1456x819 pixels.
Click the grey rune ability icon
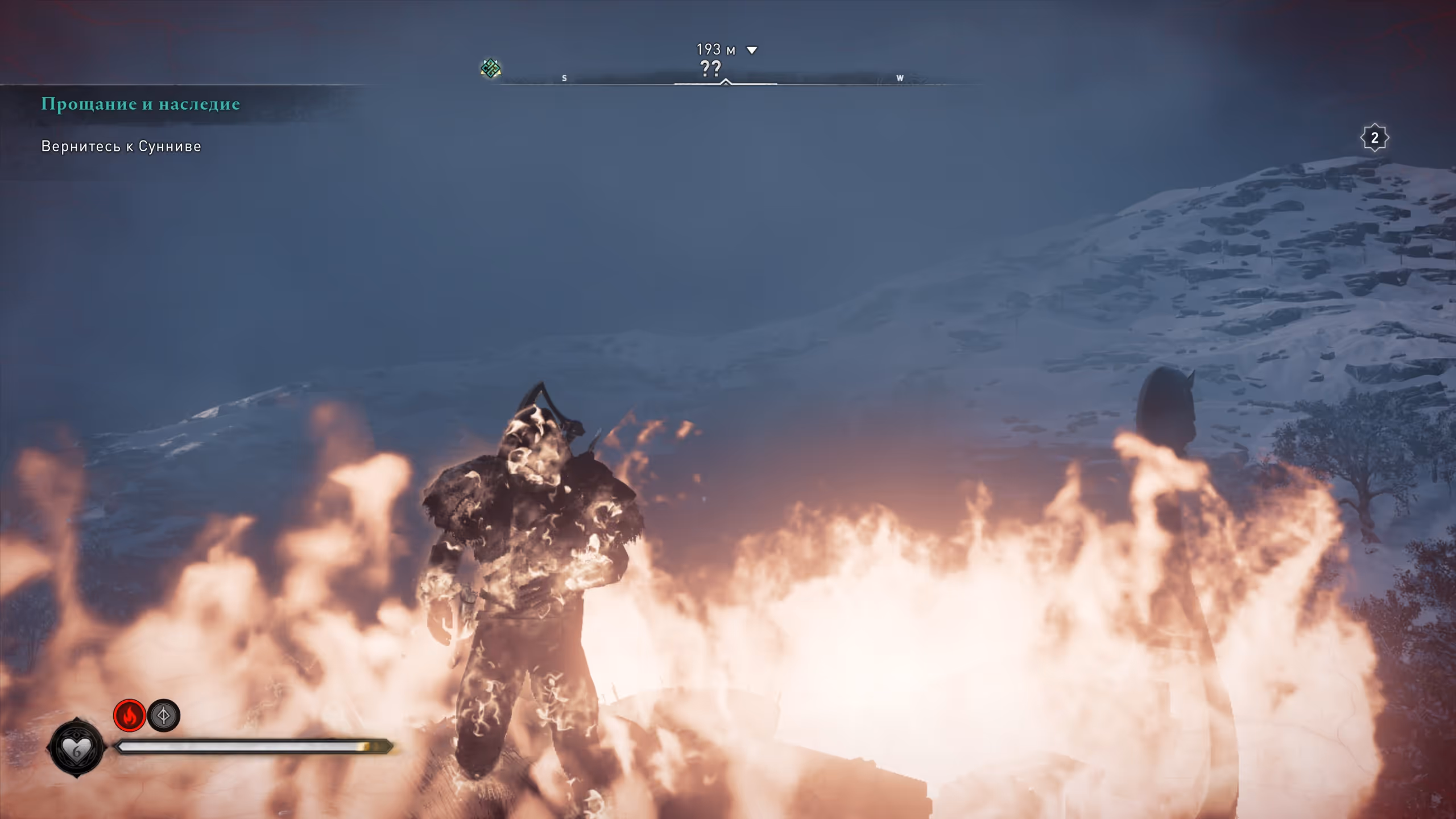(x=164, y=715)
